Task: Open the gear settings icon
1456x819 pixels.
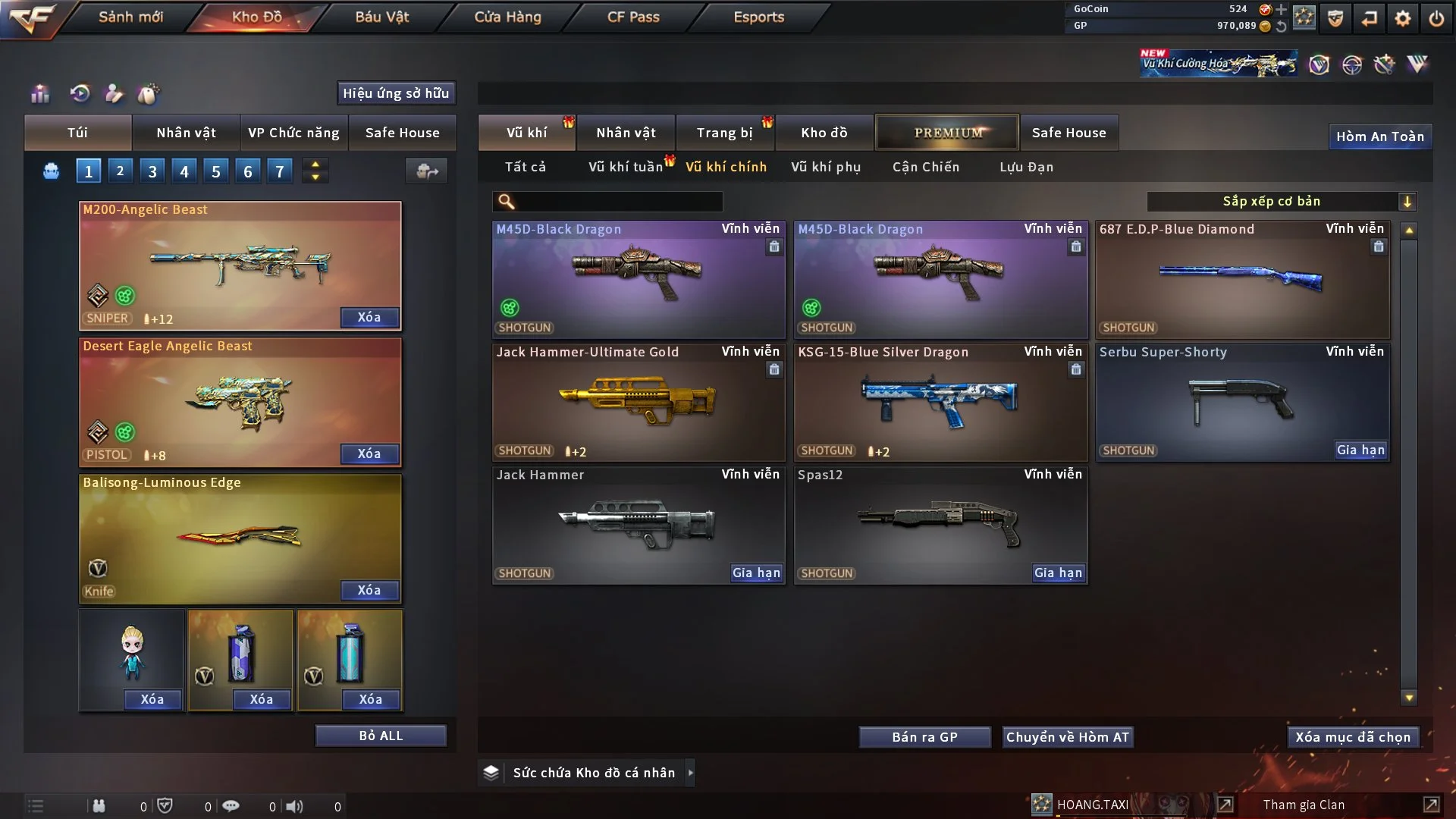Action: click(x=1403, y=17)
